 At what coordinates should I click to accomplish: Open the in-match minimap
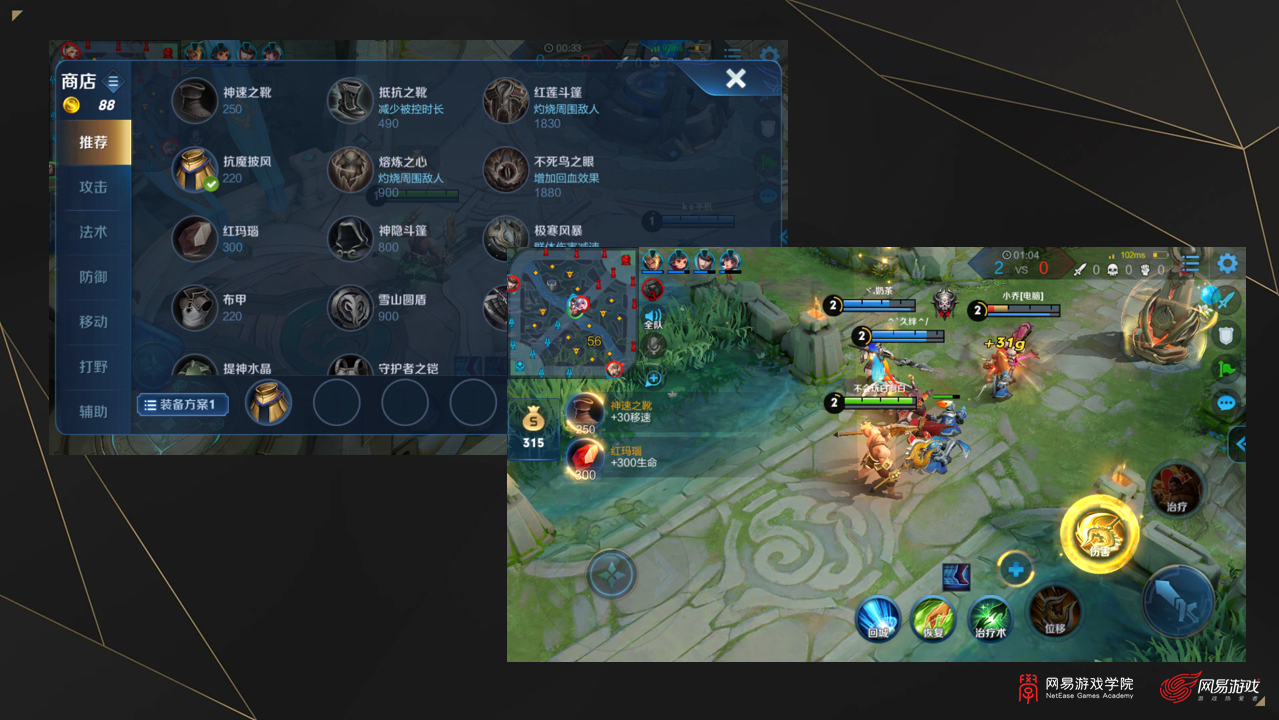click(573, 311)
